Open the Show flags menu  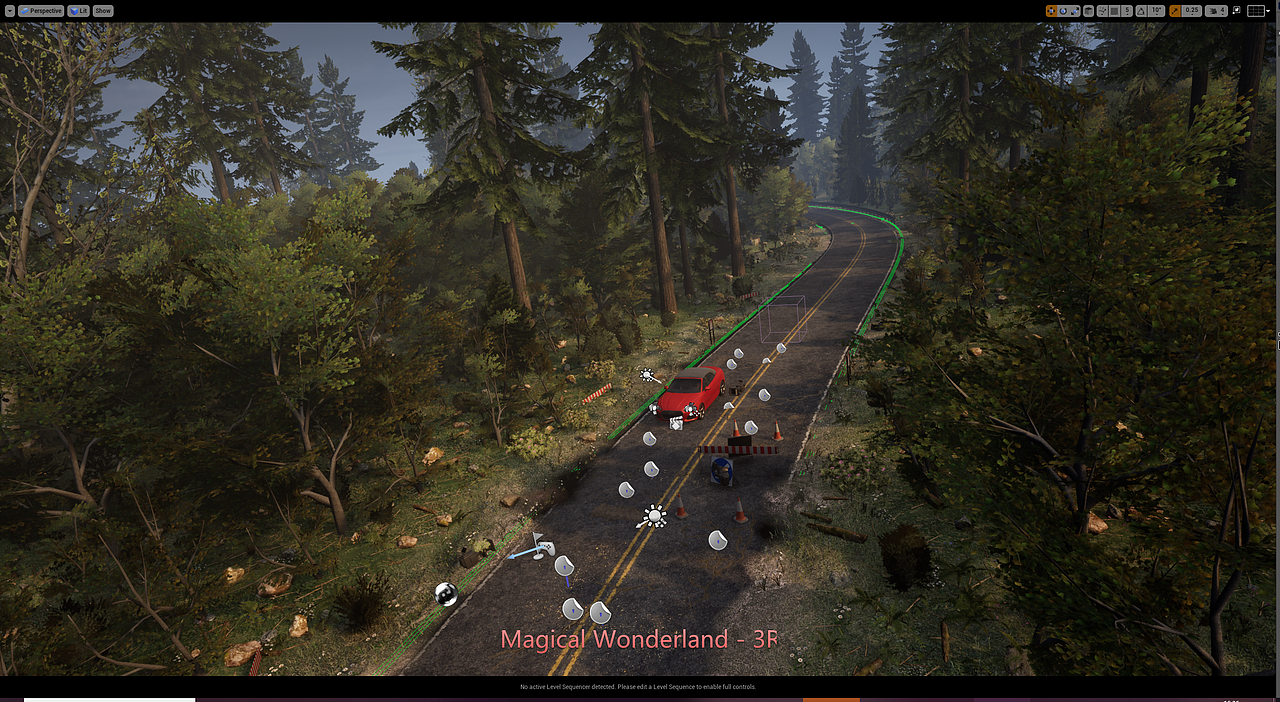tap(103, 11)
